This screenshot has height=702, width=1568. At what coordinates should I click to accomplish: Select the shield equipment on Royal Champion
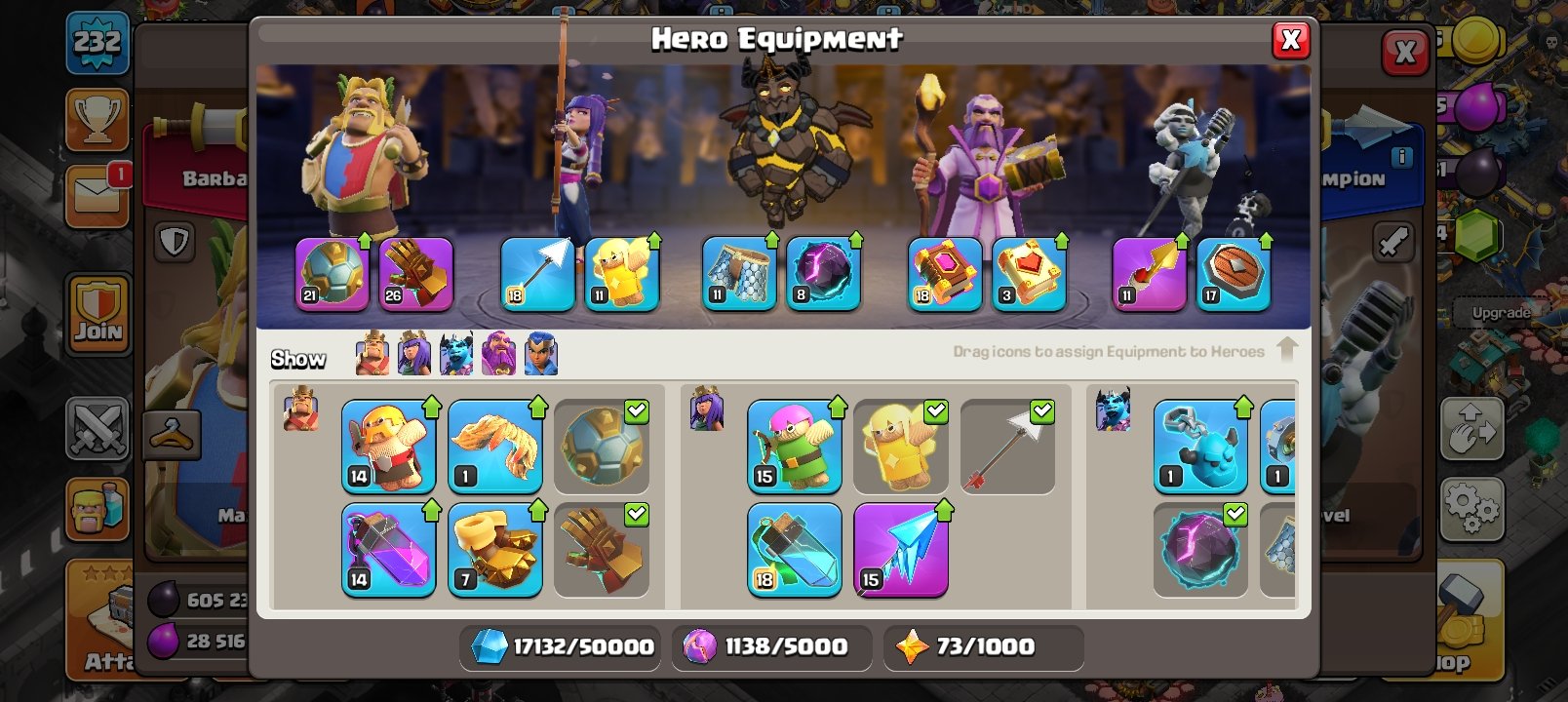coord(1233,274)
